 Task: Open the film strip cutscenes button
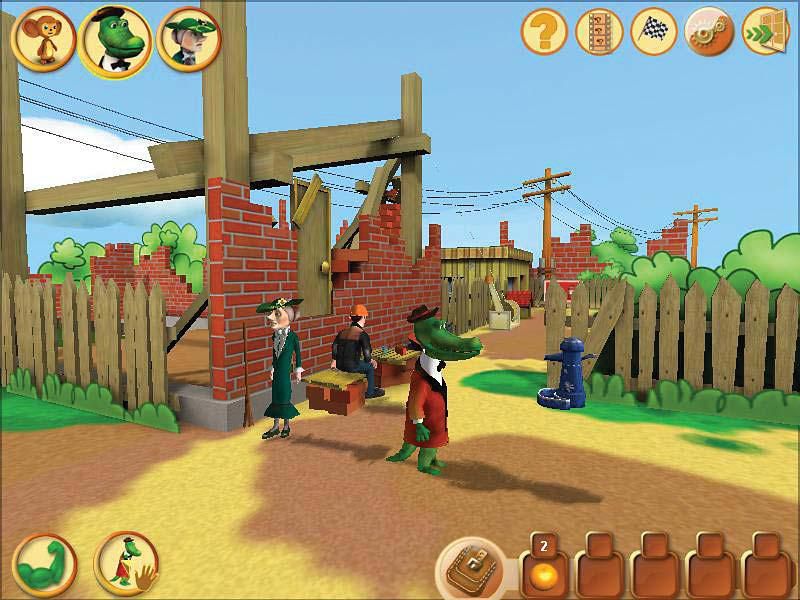coord(599,33)
